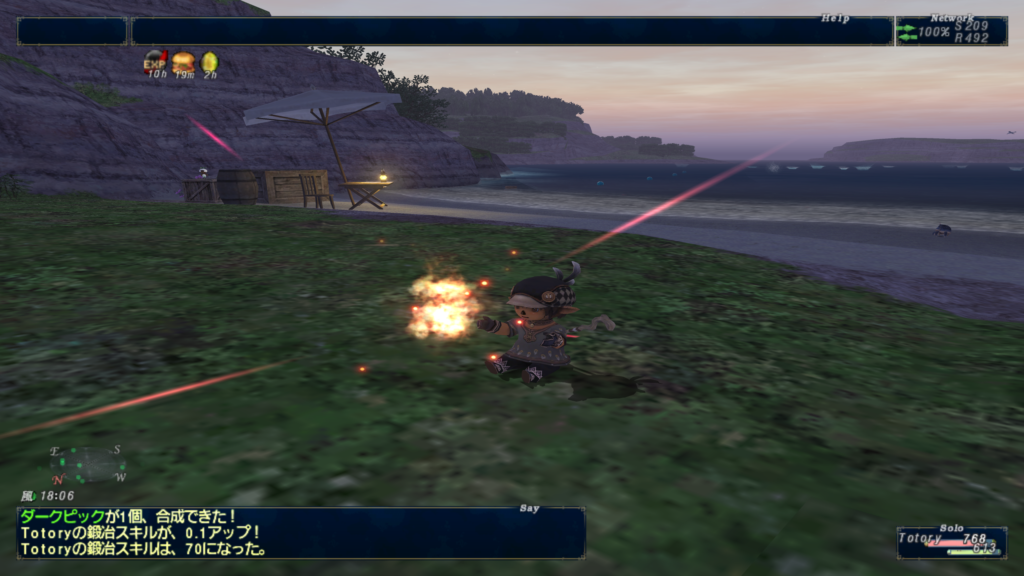Click the green status effect icon
The width and height of the screenshot is (1024, 576).
pos(209,62)
